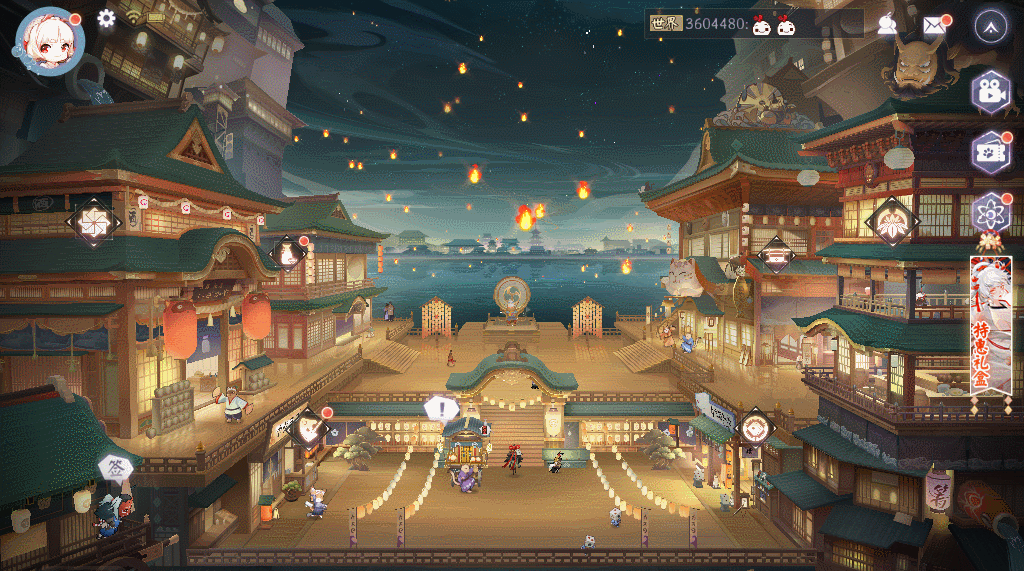Open the flower hexagon icon

coord(990,212)
